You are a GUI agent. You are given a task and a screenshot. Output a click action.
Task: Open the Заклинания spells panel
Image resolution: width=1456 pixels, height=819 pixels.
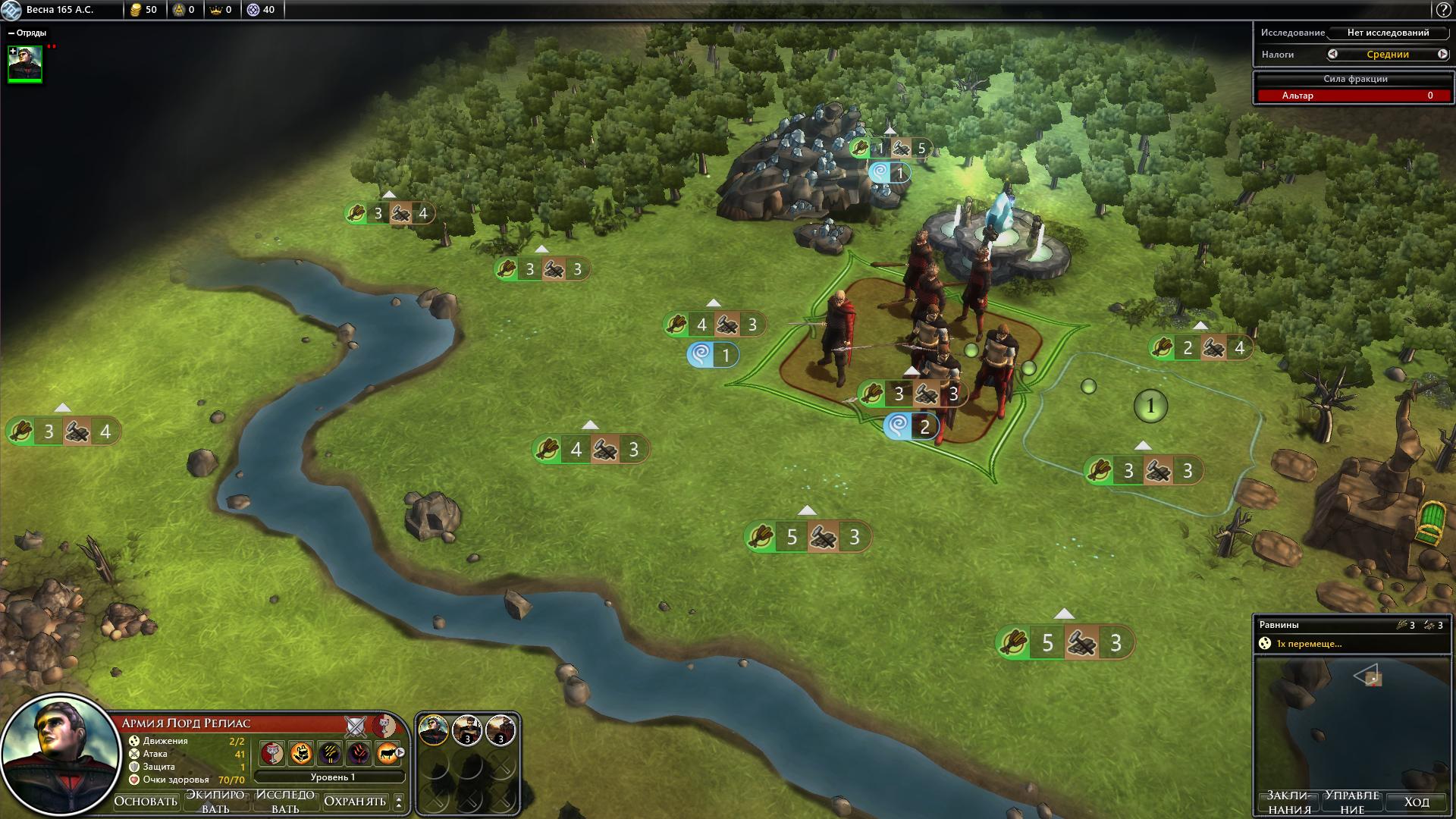coord(1290,802)
